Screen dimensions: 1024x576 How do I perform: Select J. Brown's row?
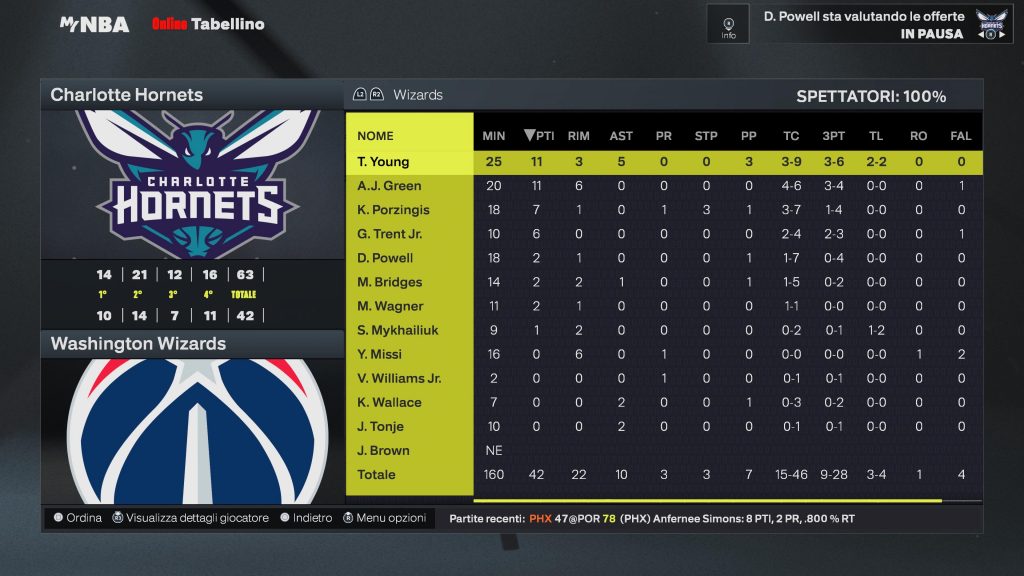pyautogui.click(x=382, y=450)
